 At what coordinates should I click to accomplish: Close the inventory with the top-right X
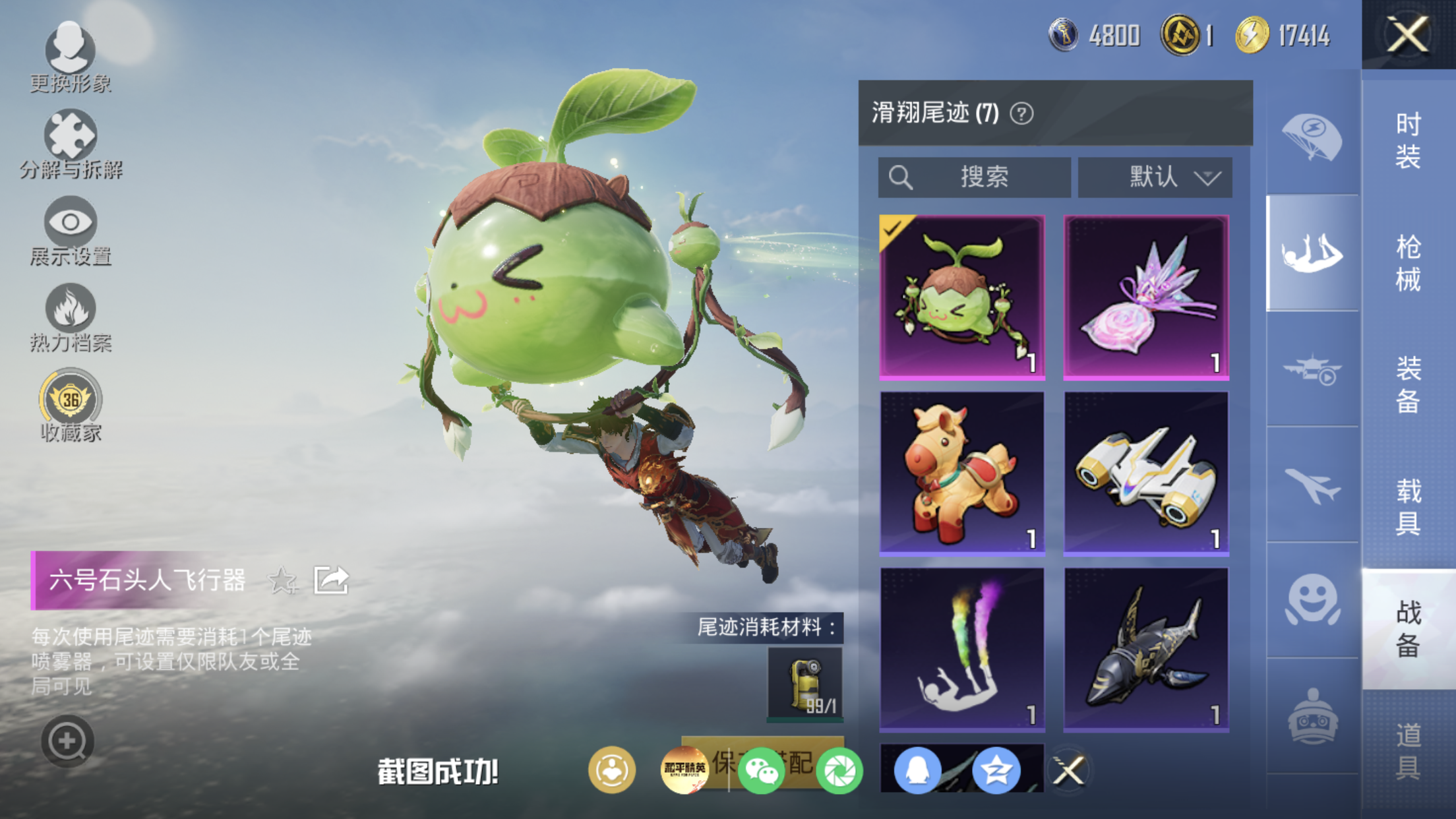click(x=1407, y=34)
